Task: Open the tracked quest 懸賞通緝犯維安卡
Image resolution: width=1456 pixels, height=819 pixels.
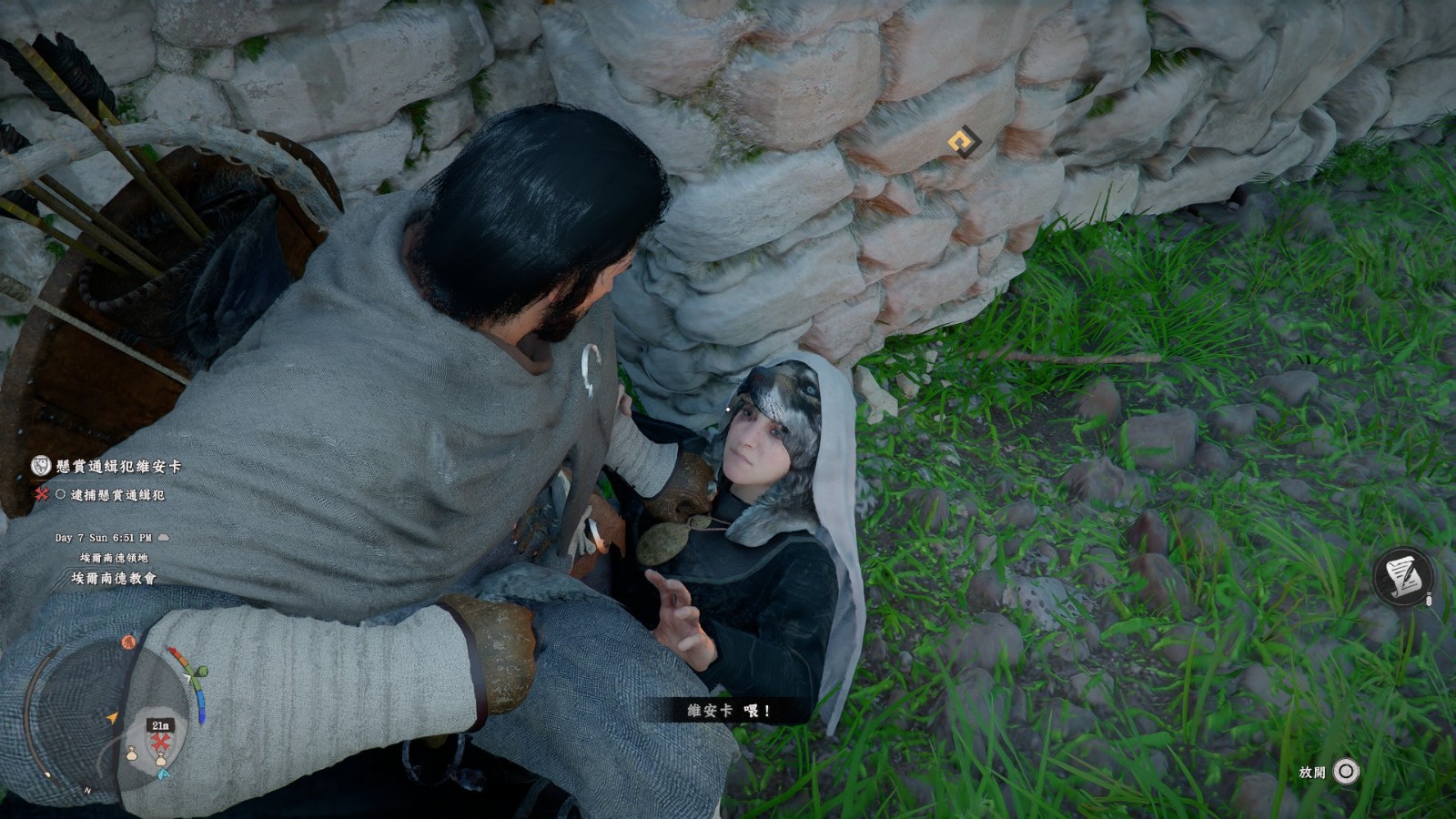Action: tap(119, 467)
